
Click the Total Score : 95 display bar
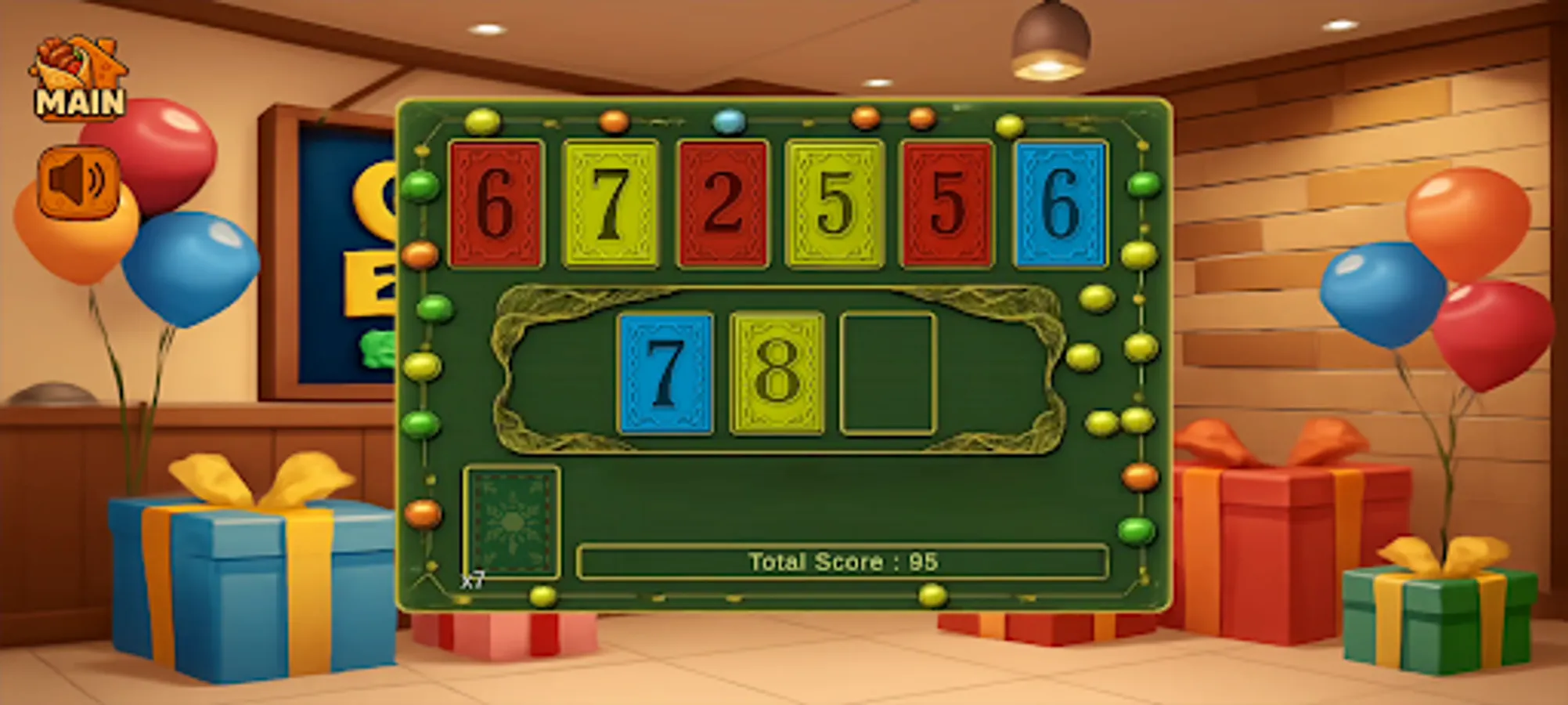tap(842, 561)
